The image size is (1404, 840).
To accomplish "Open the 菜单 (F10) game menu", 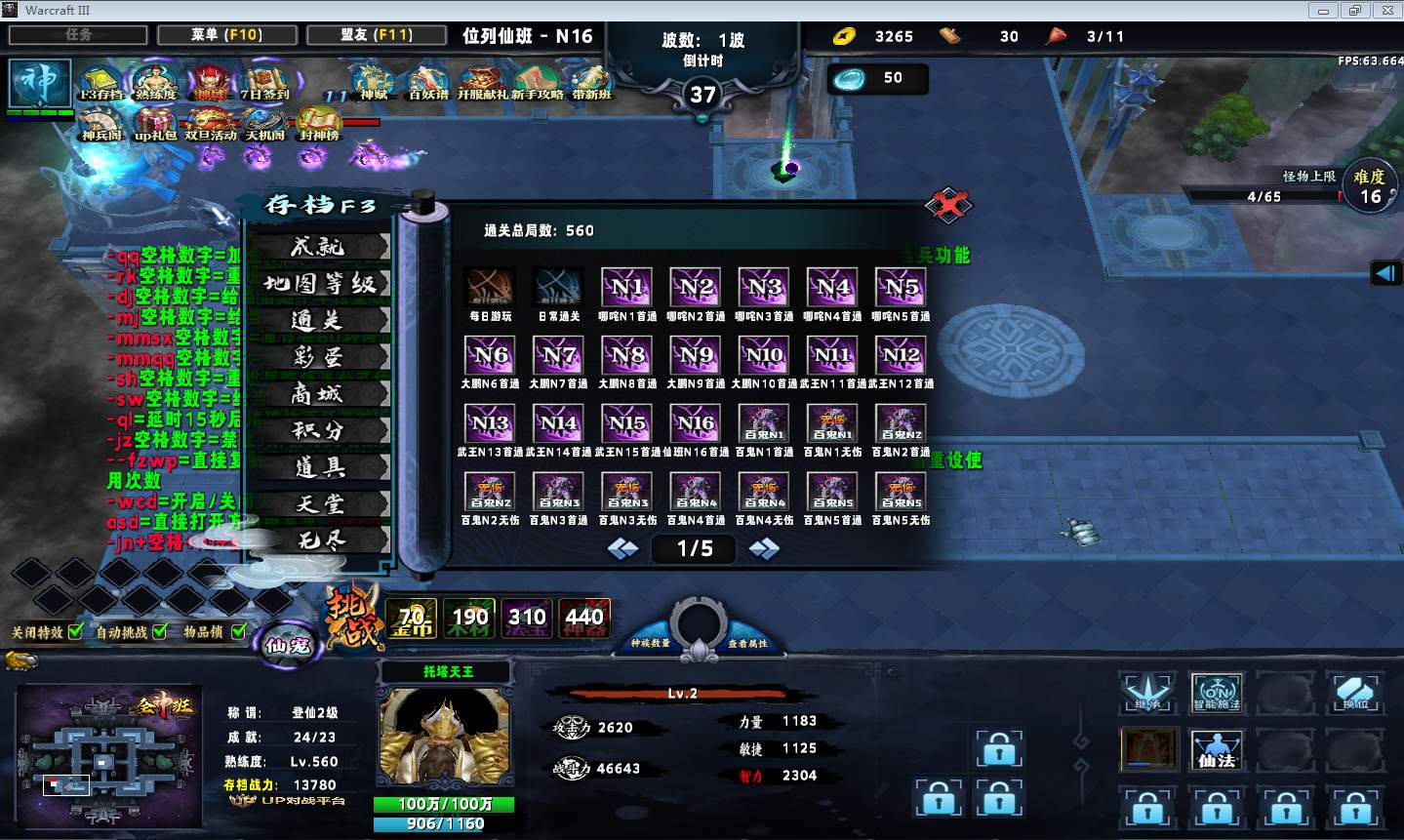I will tap(226, 35).
